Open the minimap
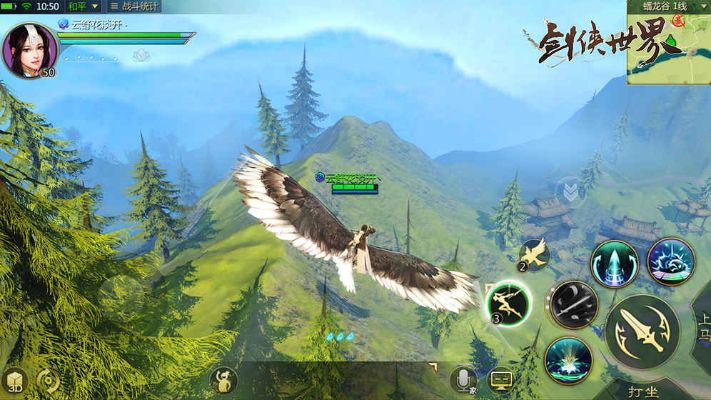 (x=669, y=48)
